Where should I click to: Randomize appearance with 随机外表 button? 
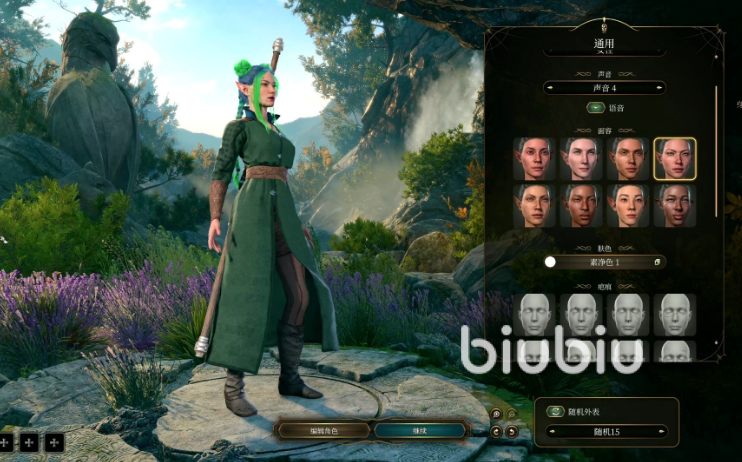[x=554, y=411]
